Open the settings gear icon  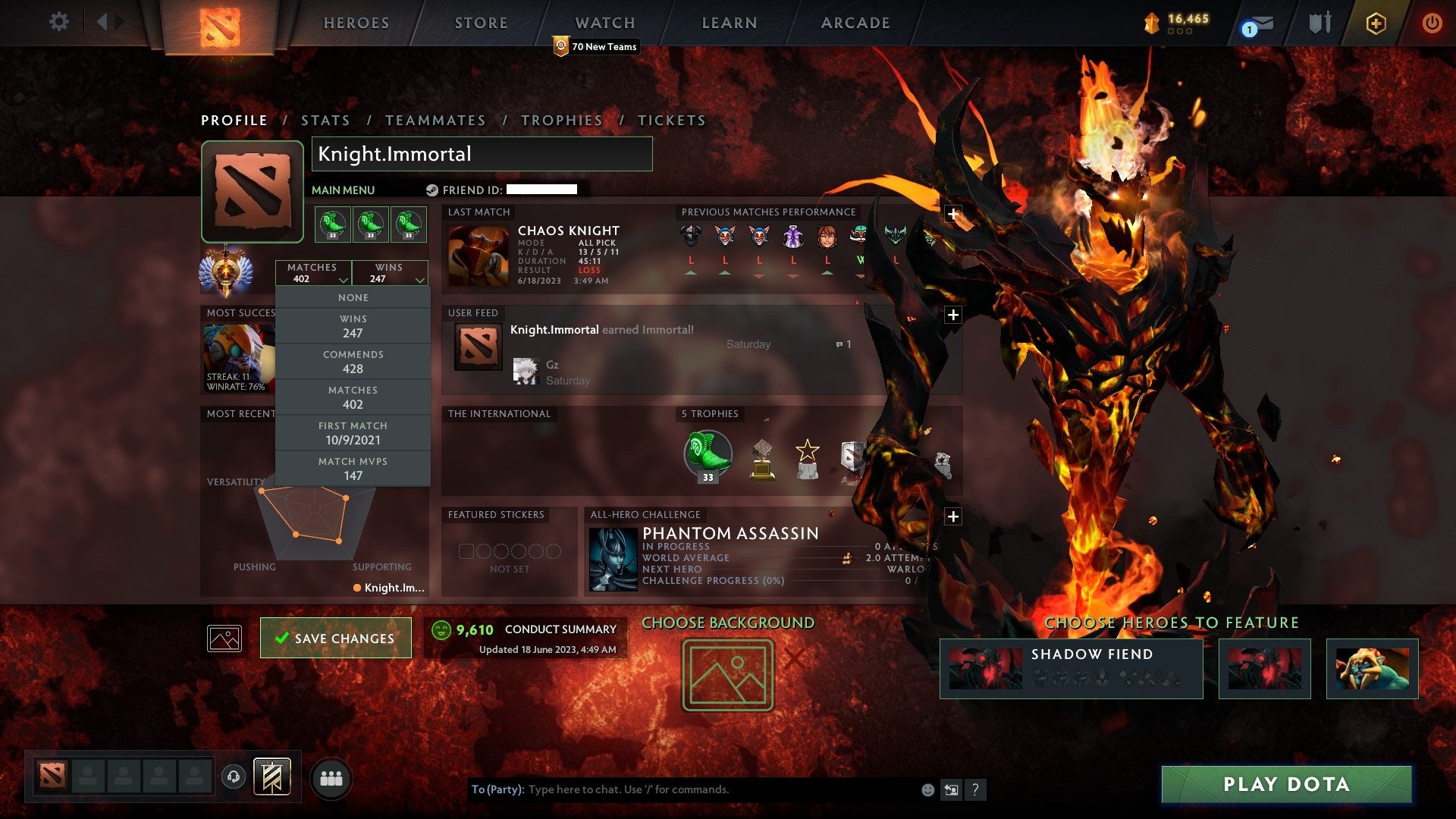[x=58, y=22]
